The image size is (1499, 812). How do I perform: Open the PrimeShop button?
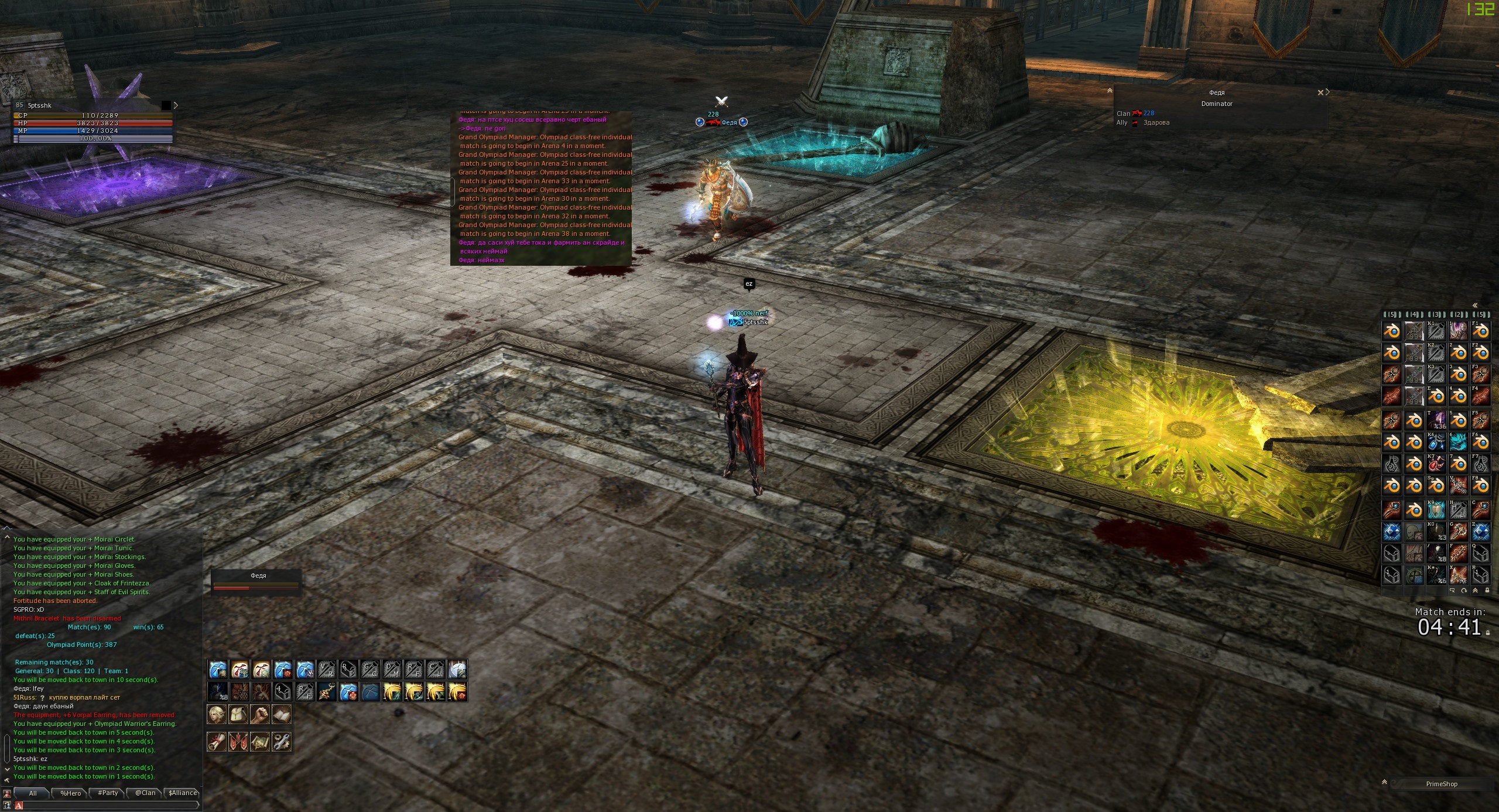pos(1442,784)
